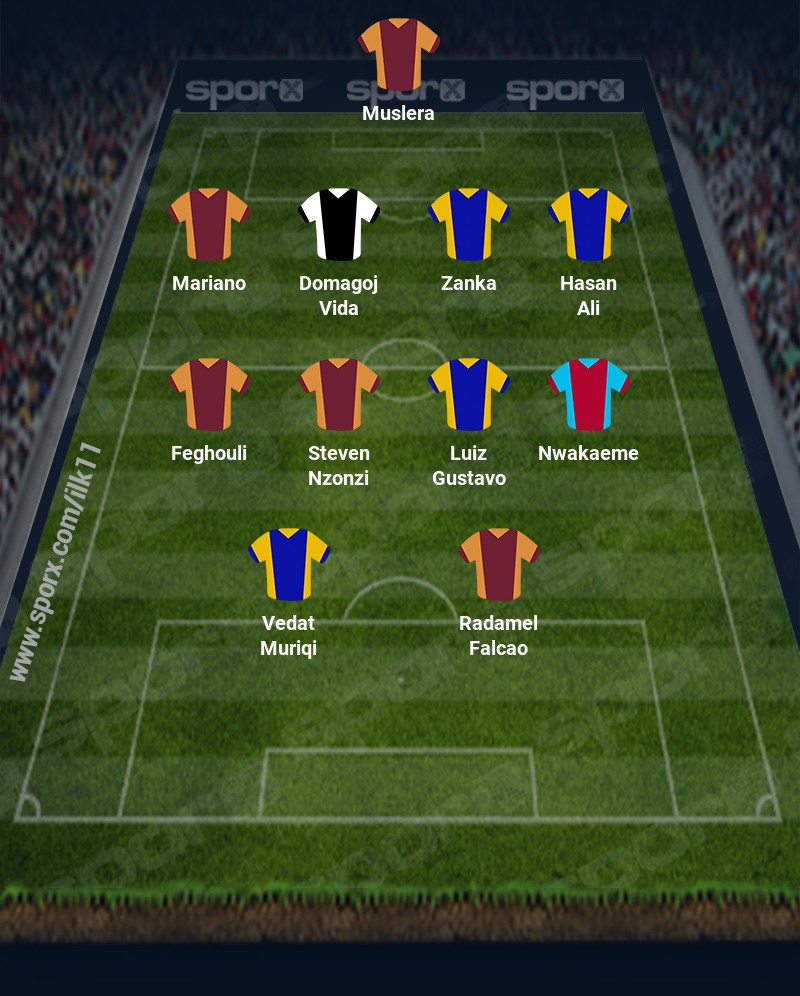This screenshot has height=996, width=800.
Task: Click Hasan Ali's jersey
Action: coord(589,224)
